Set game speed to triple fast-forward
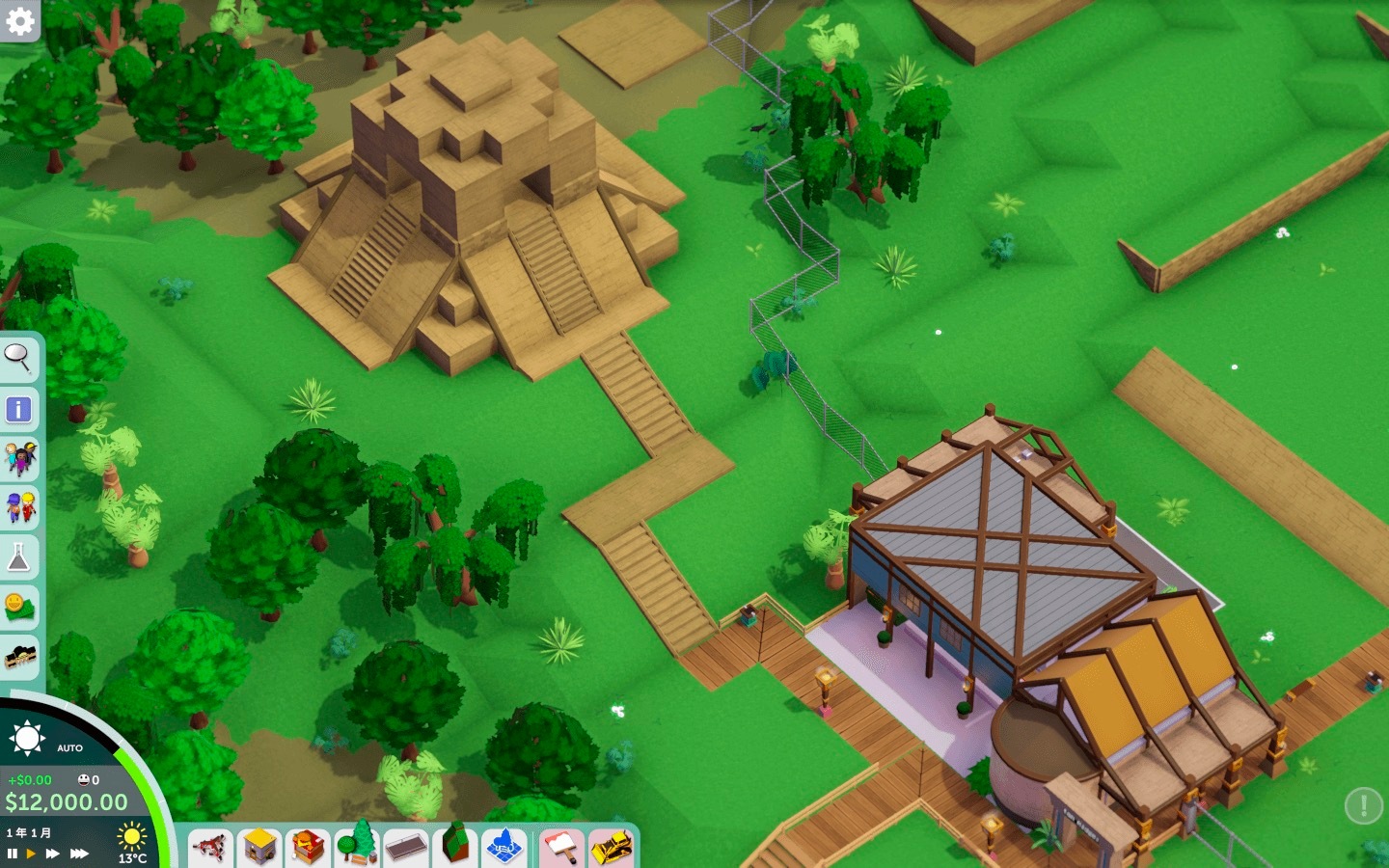The height and width of the screenshot is (868, 1389). click(79, 854)
